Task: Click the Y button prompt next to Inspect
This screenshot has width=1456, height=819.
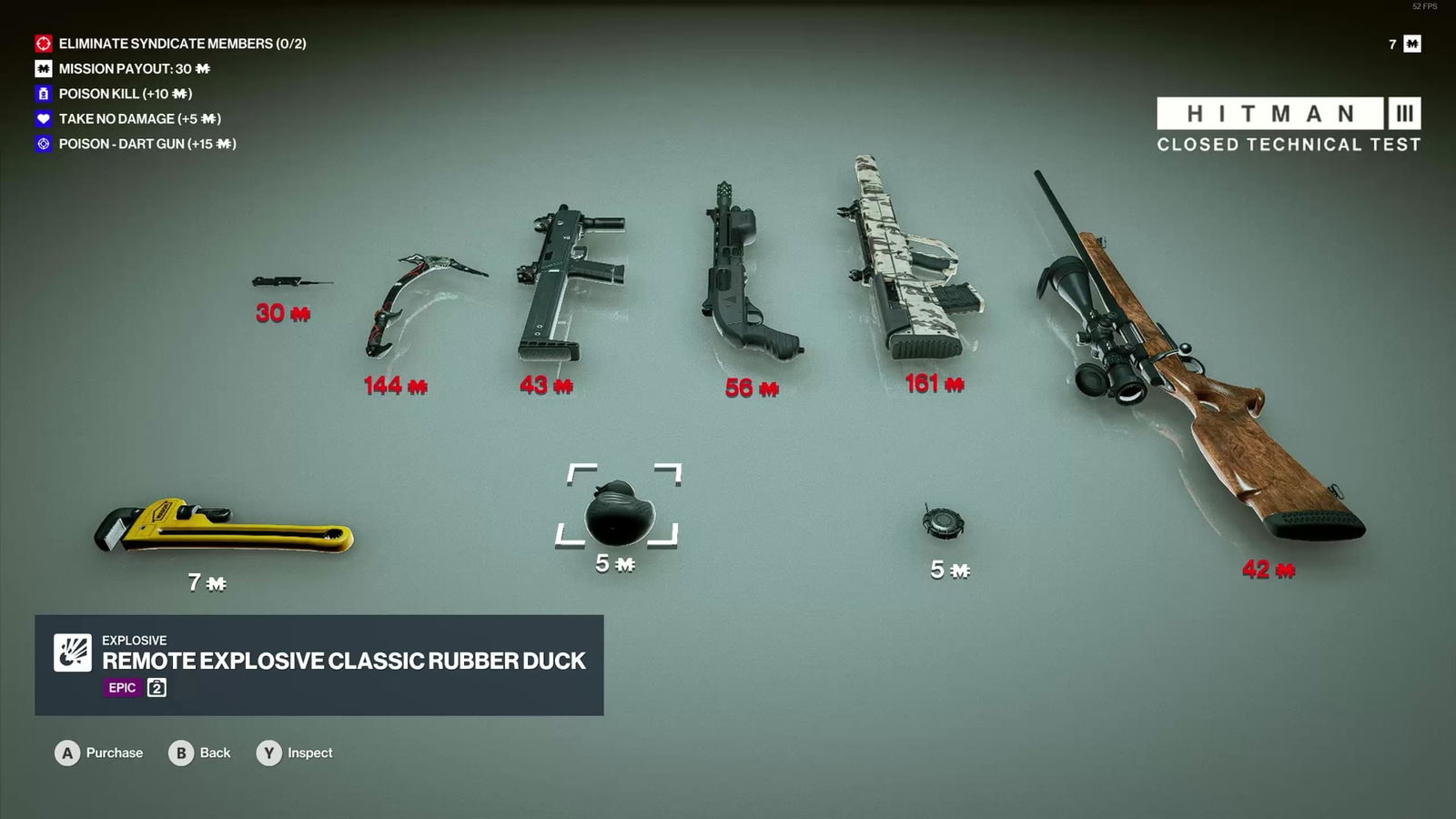Action: click(268, 753)
